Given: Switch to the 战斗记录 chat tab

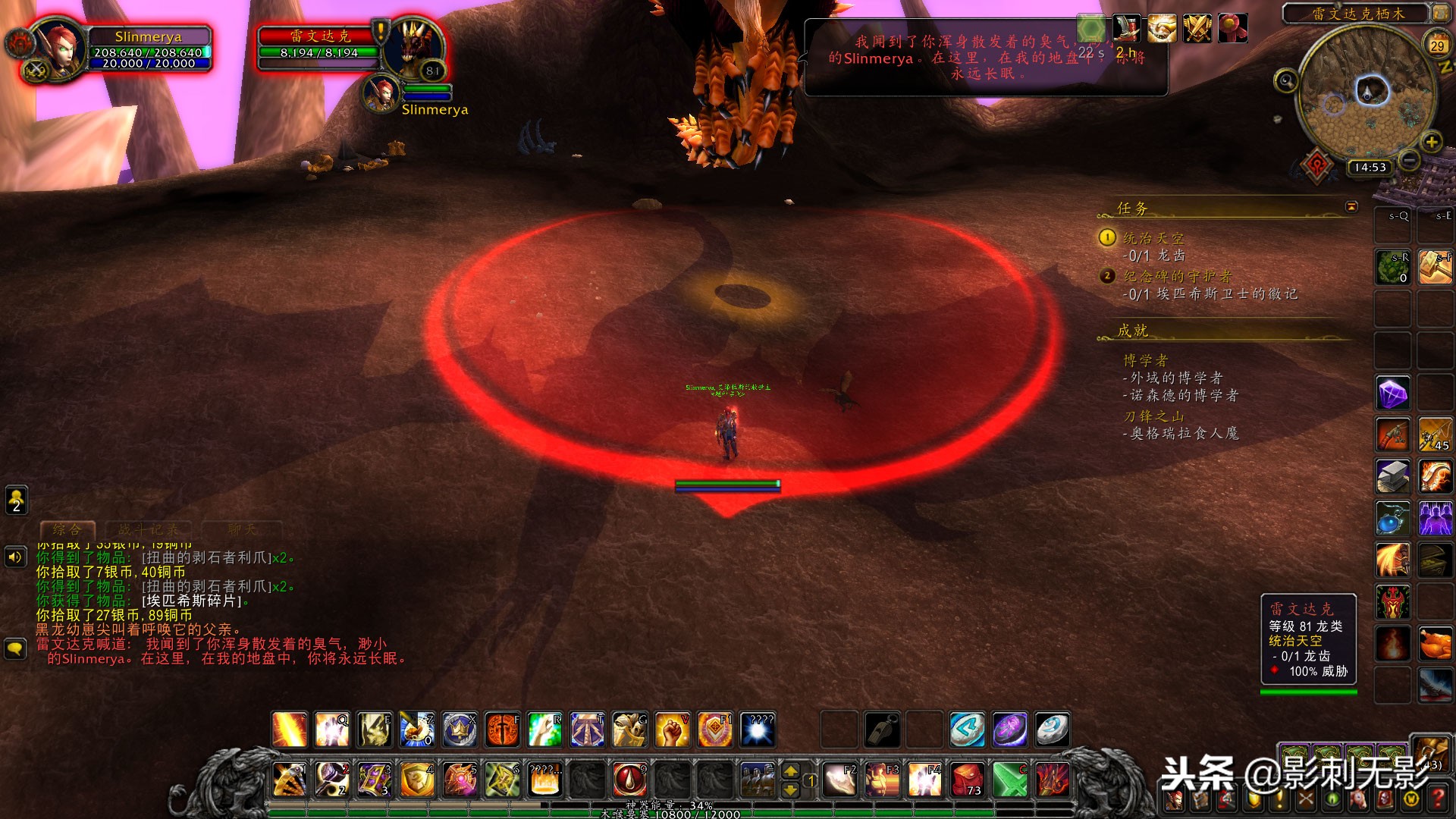Looking at the screenshot, I should point(149,529).
